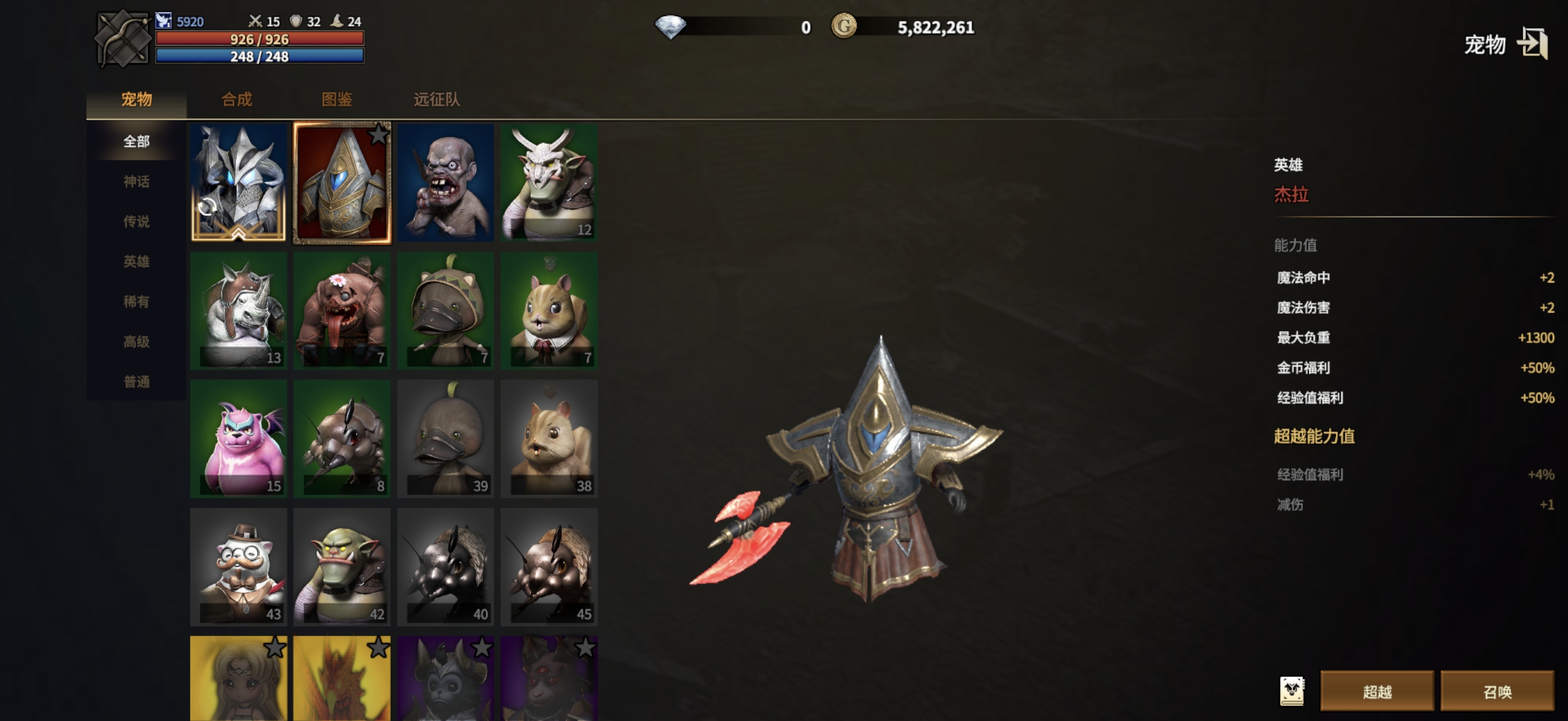The width and height of the screenshot is (1568, 721).
Task: Show 普通 rarity pets
Action: pos(136,382)
